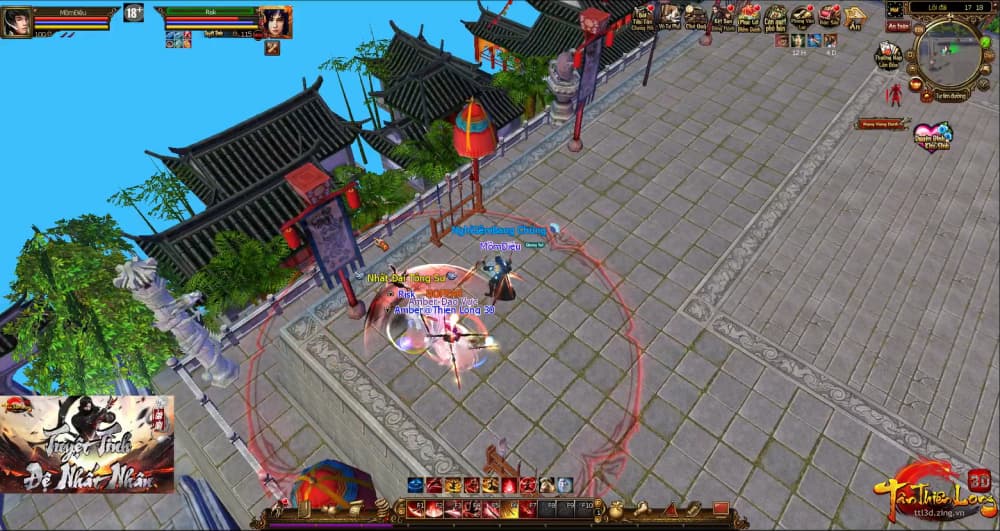Open the Phong Vân Lục scroll icon

tap(801, 15)
